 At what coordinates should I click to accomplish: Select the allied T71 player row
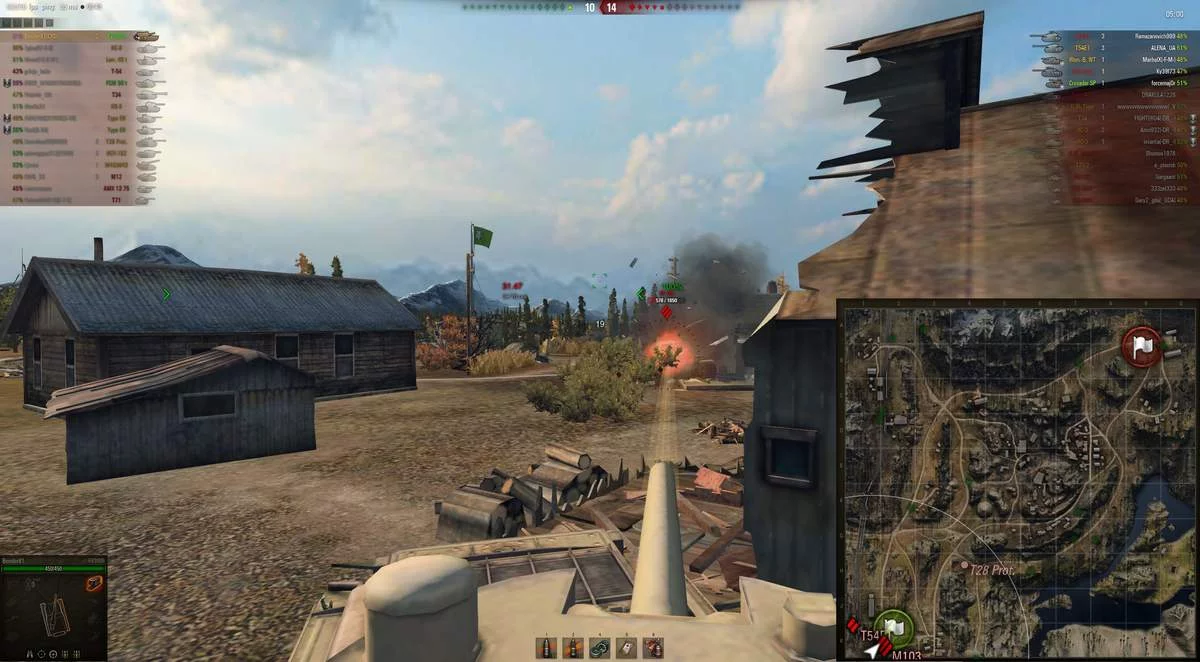(x=80, y=200)
